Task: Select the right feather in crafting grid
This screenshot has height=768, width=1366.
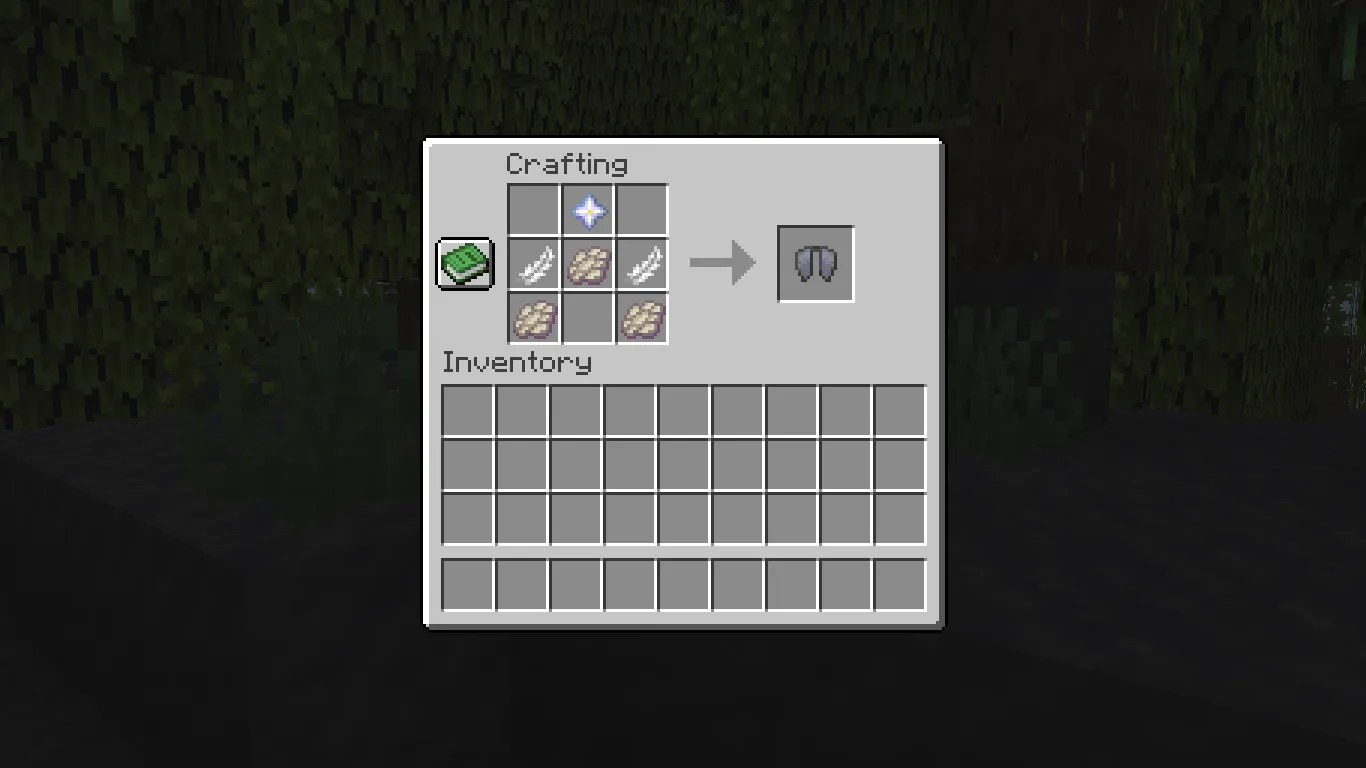Action: pos(642,264)
